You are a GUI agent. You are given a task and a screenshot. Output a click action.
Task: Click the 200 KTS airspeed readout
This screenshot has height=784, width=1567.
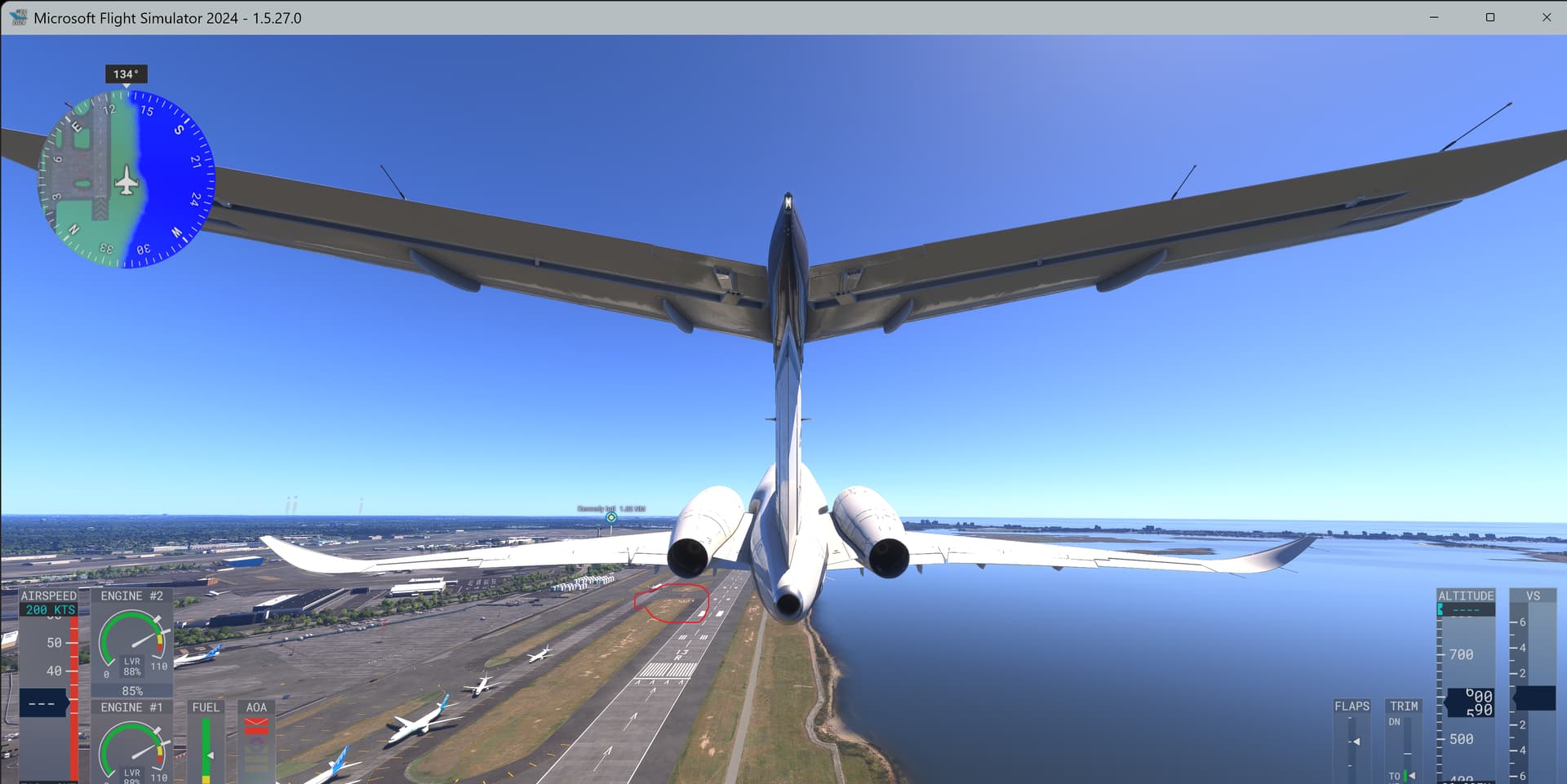pyautogui.click(x=51, y=609)
